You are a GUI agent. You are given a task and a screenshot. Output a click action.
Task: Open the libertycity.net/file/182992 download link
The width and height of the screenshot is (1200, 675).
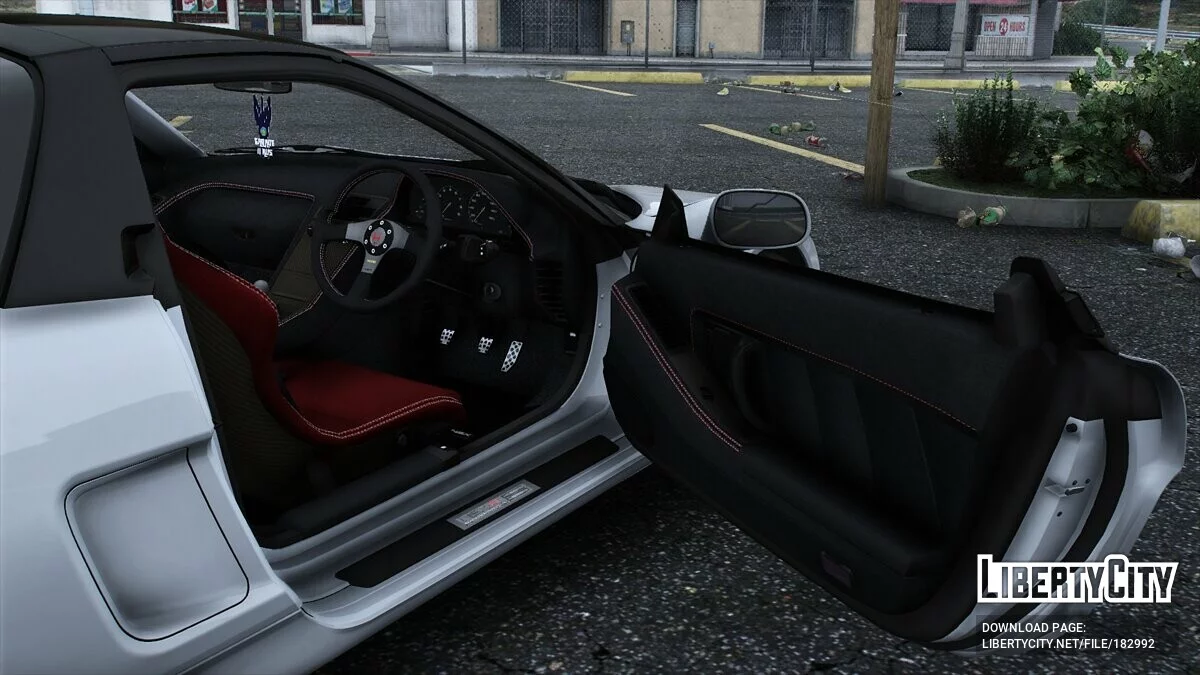[1067, 643]
